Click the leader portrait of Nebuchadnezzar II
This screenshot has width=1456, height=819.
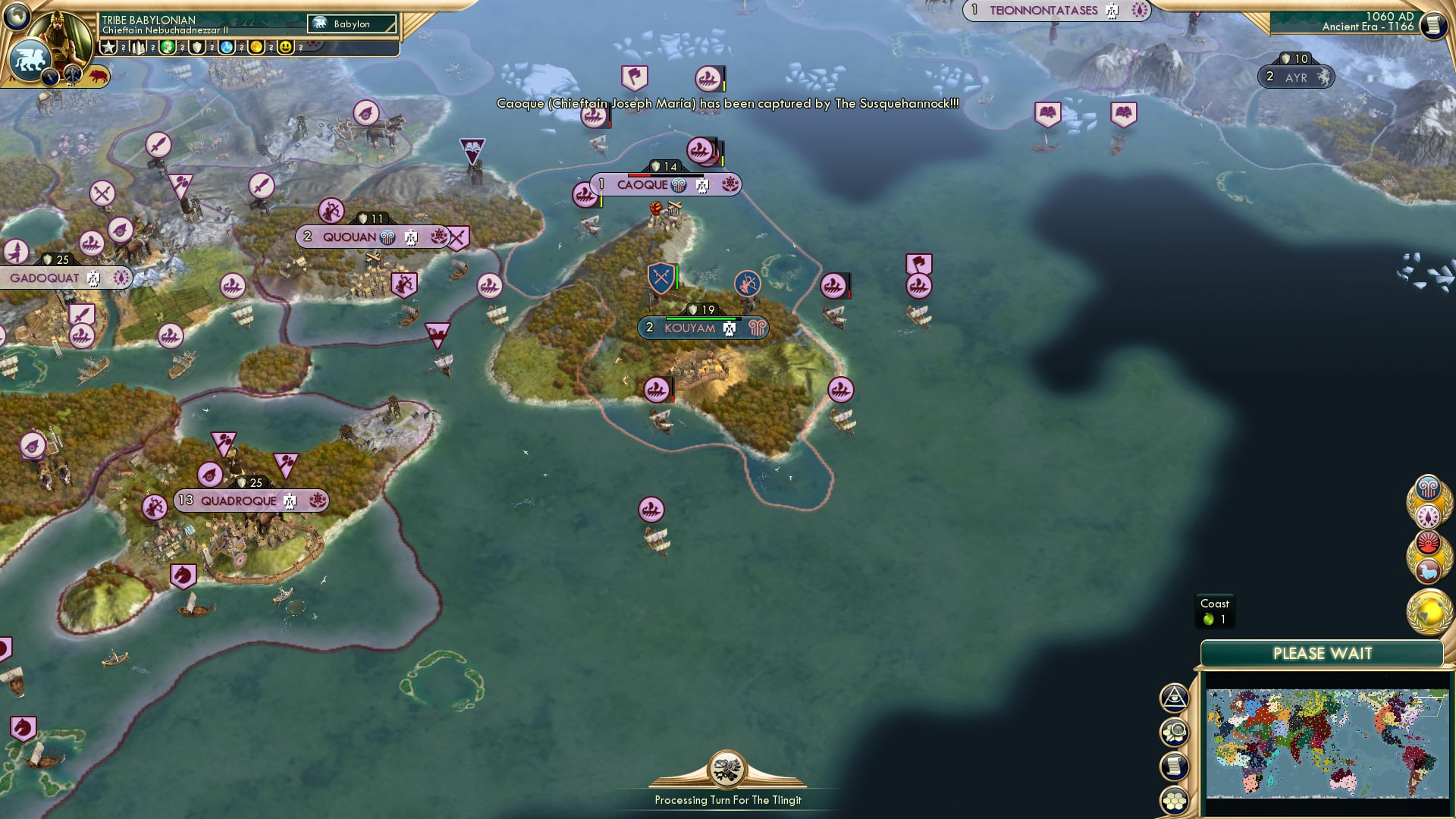(x=62, y=33)
